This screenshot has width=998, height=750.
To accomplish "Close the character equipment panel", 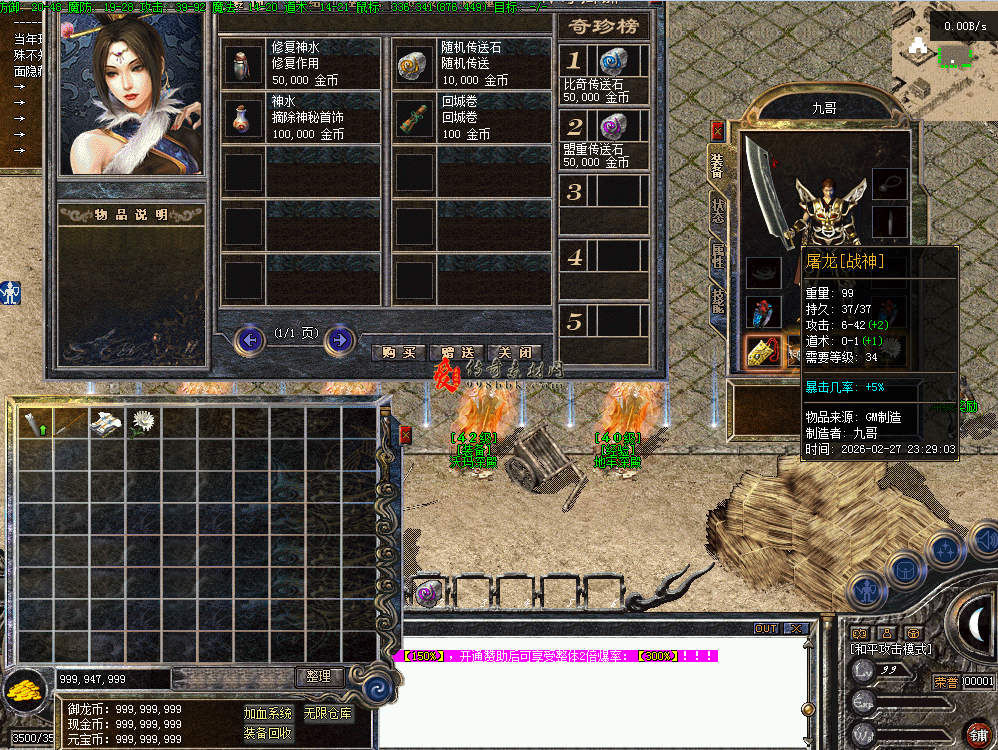I will coord(717,131).
